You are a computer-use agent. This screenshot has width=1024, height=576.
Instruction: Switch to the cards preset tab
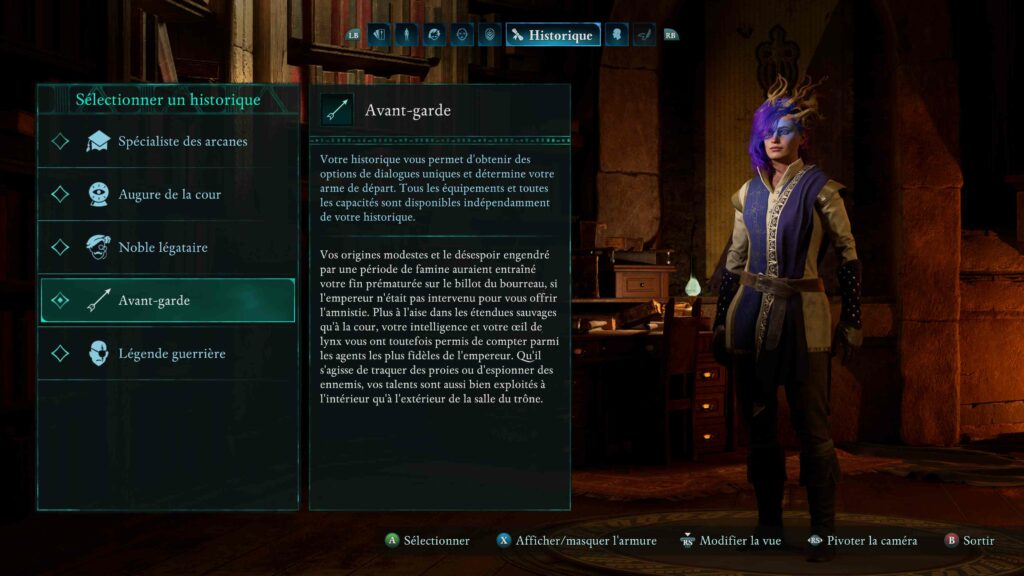[x=379, y=35]
